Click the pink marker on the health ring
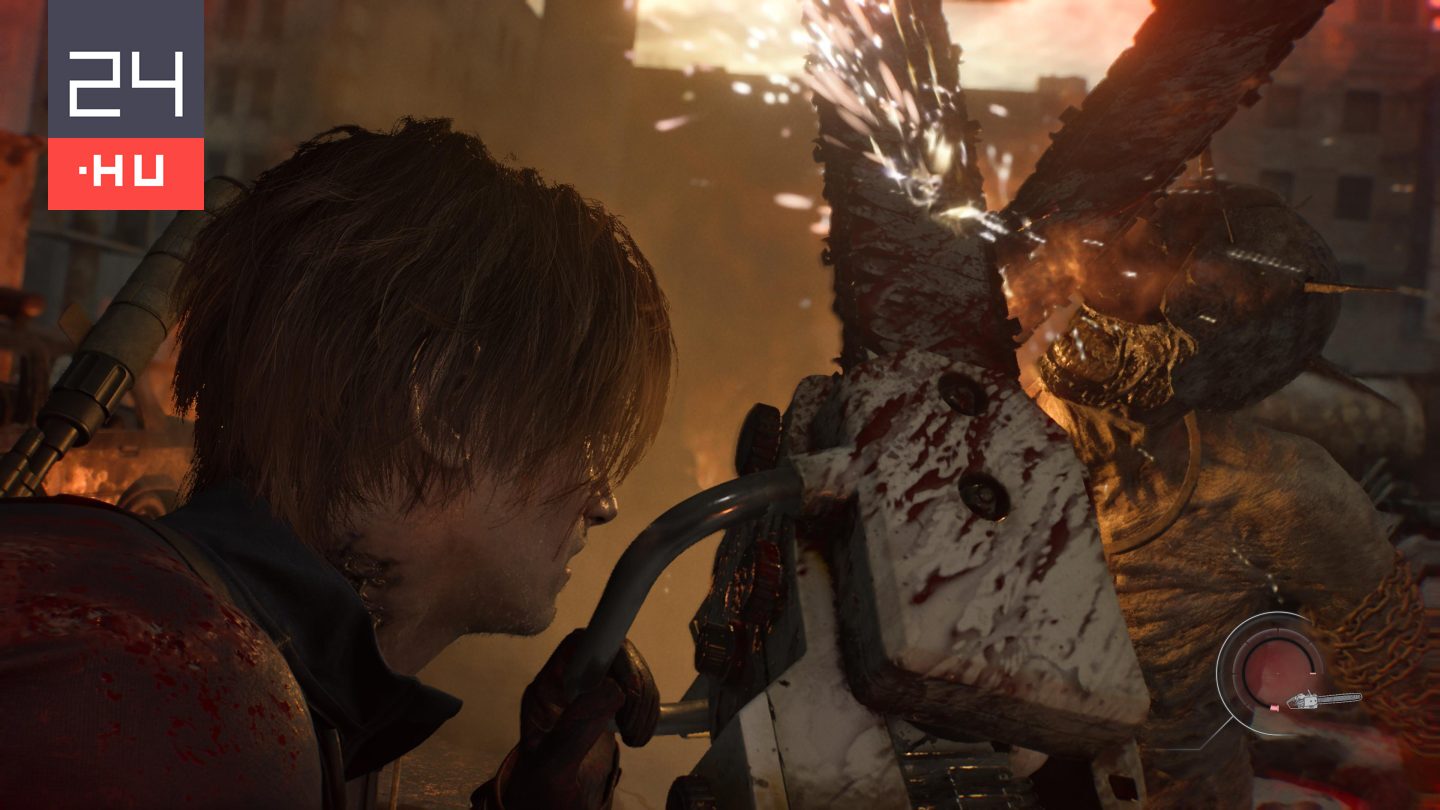The image size is (1440, 810). click(x=1275, y=707)
